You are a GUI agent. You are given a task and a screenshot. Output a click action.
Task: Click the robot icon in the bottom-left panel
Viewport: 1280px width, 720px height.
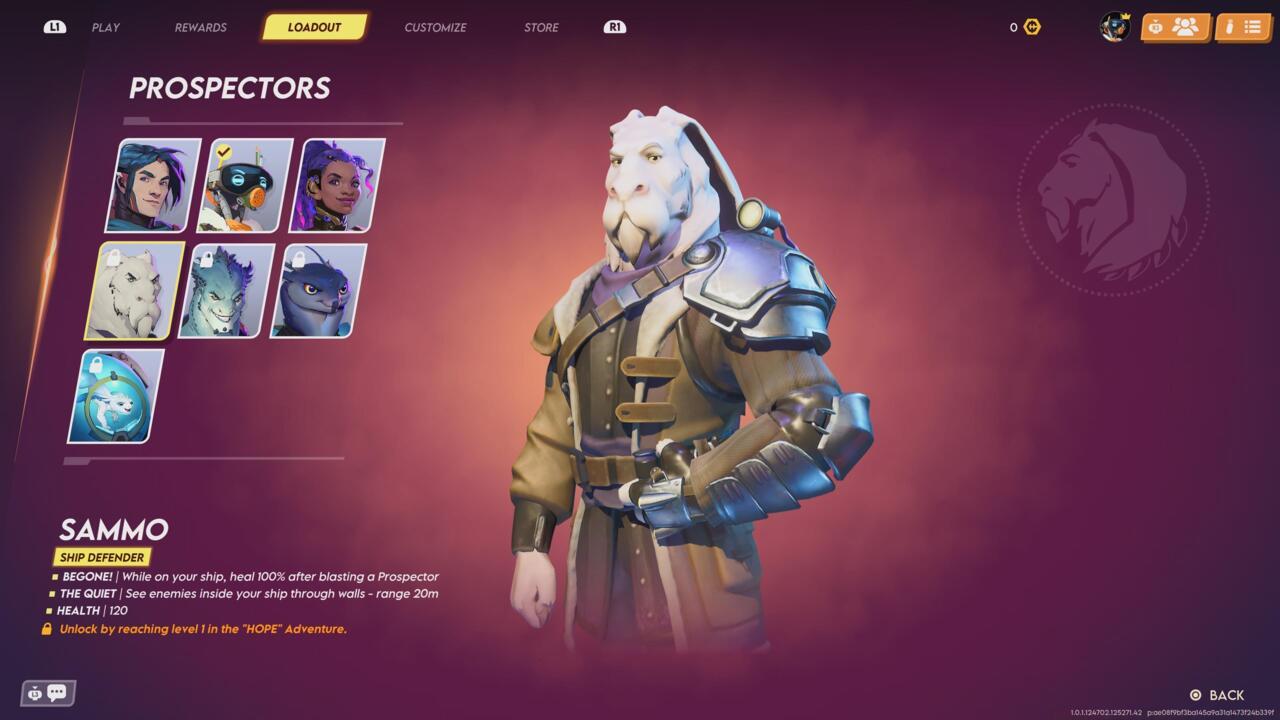tap(34, 691)
